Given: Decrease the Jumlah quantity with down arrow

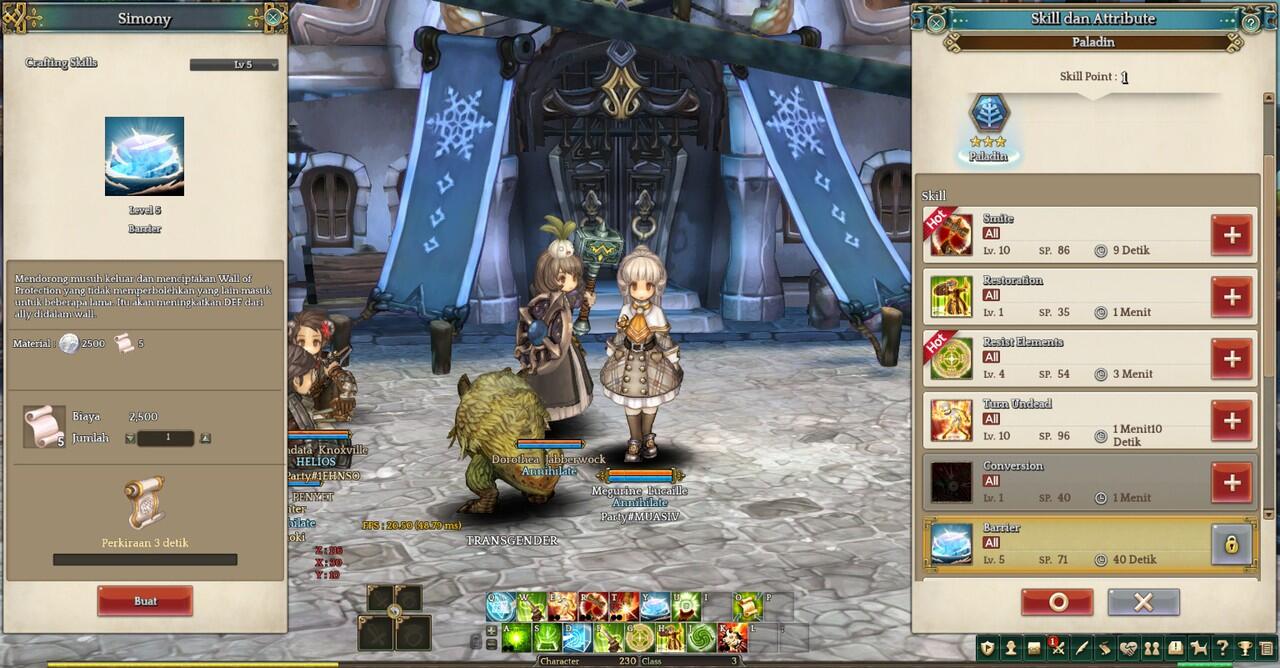Looking at the screenshot, I should pyautogui.click(x=130, y=438).
